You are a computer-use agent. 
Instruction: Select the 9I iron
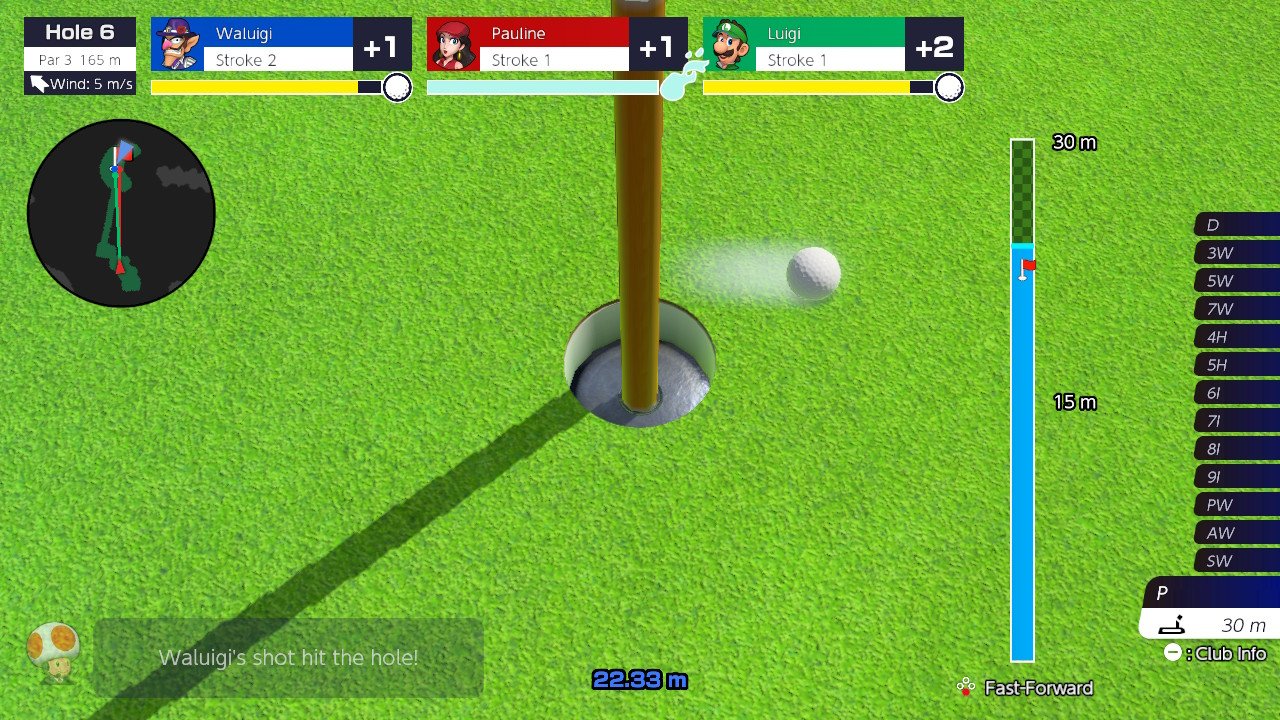(1237, 477)
